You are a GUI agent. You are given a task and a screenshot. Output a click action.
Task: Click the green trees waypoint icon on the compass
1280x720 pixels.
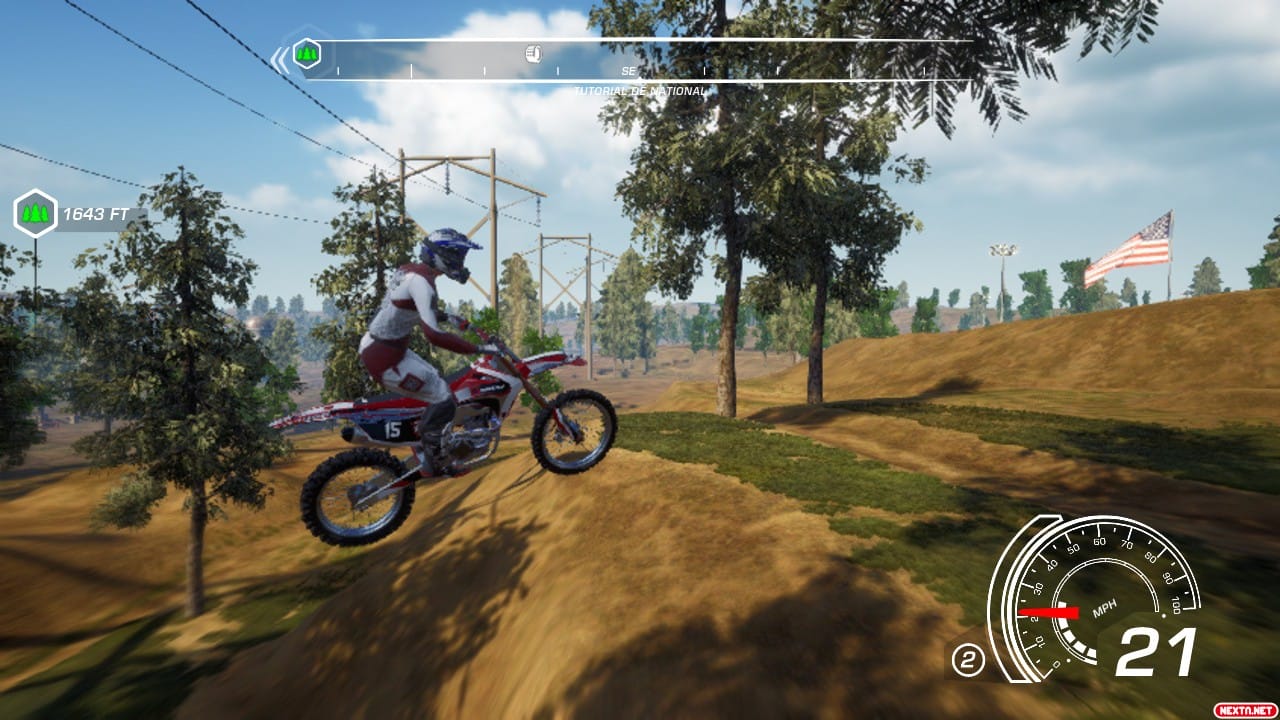pyautogui.click(x=306, y=53)
